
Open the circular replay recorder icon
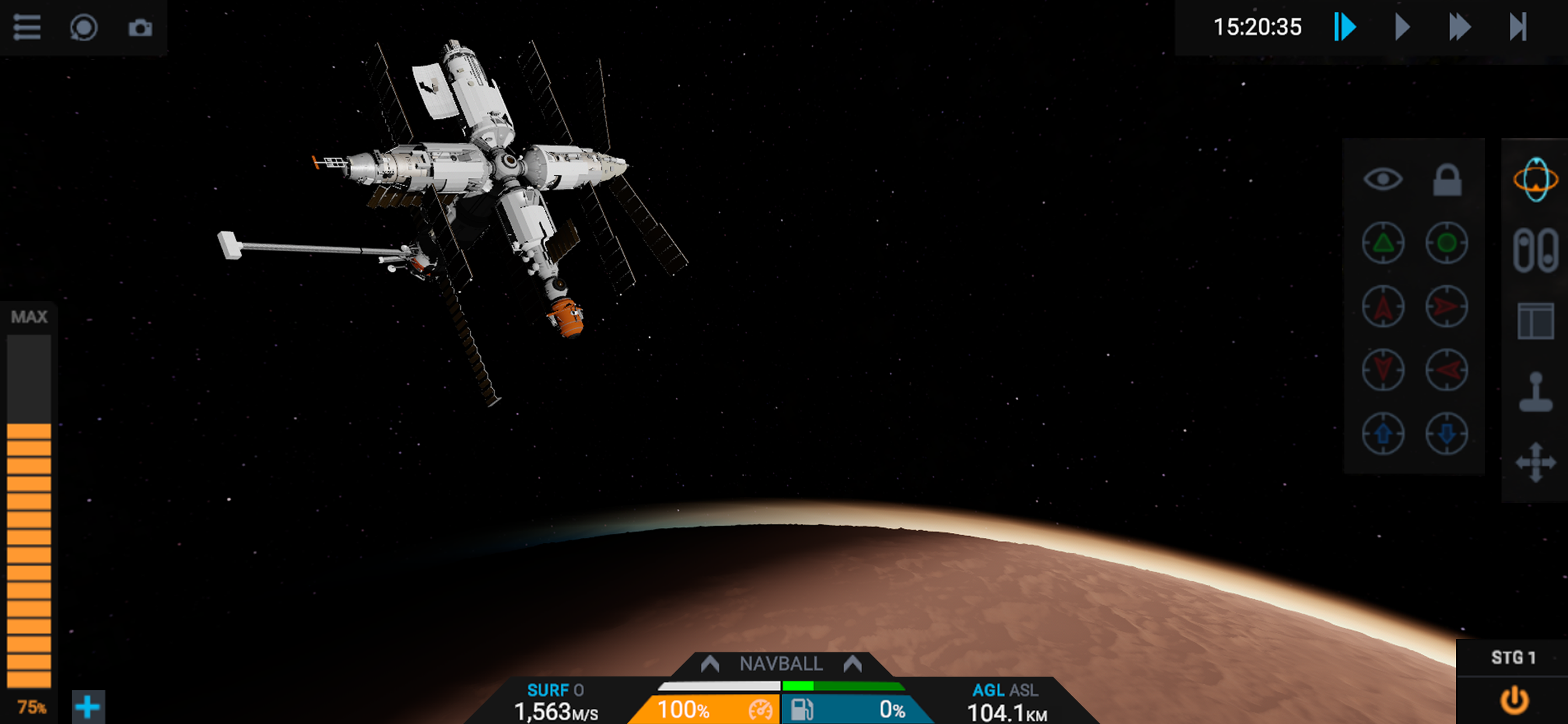[x=83, y=27]
